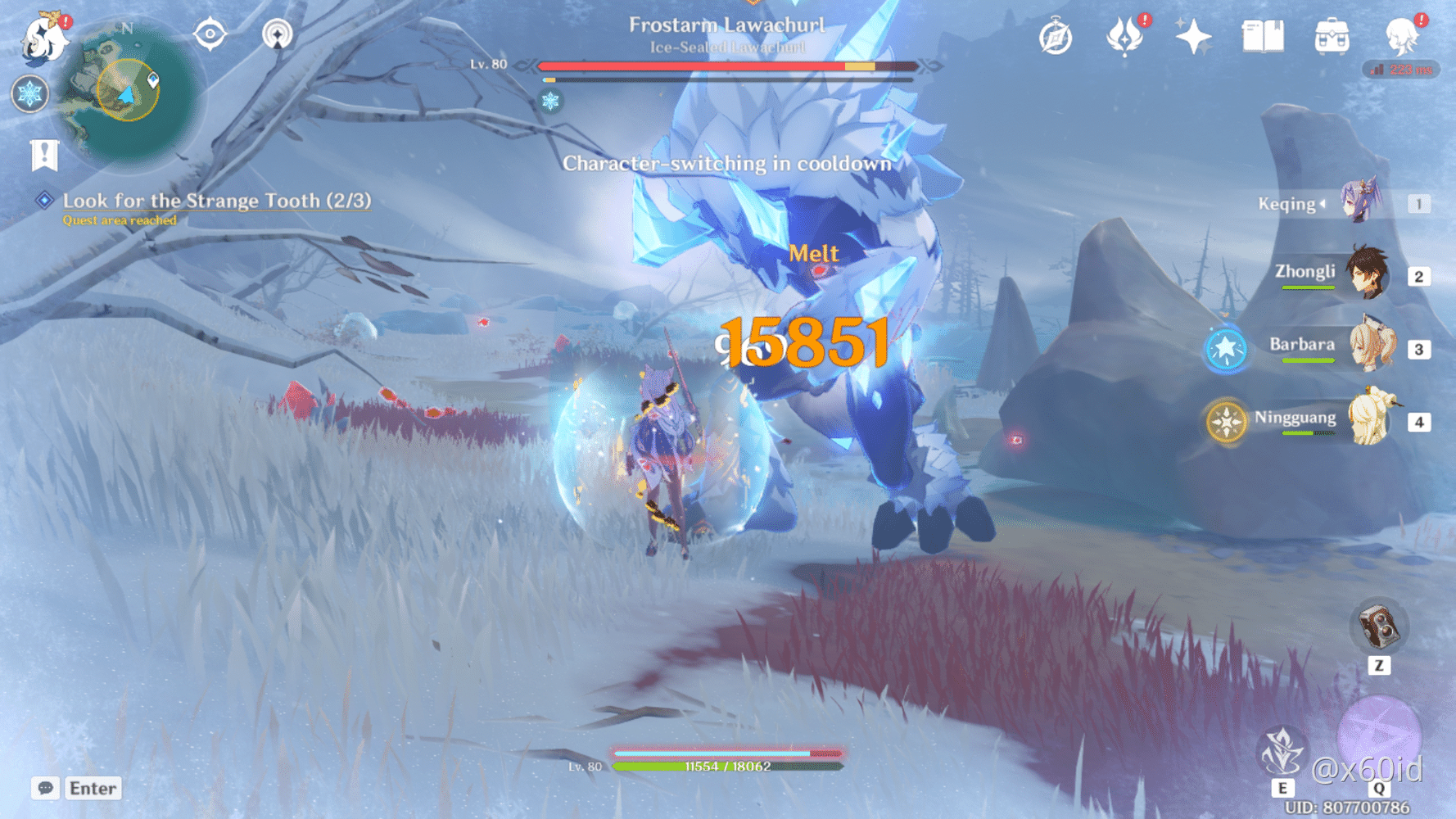This screenshot has width=1456, height=819.
Task: Open the event banner icon below minimap
Action: click(43, 152)
